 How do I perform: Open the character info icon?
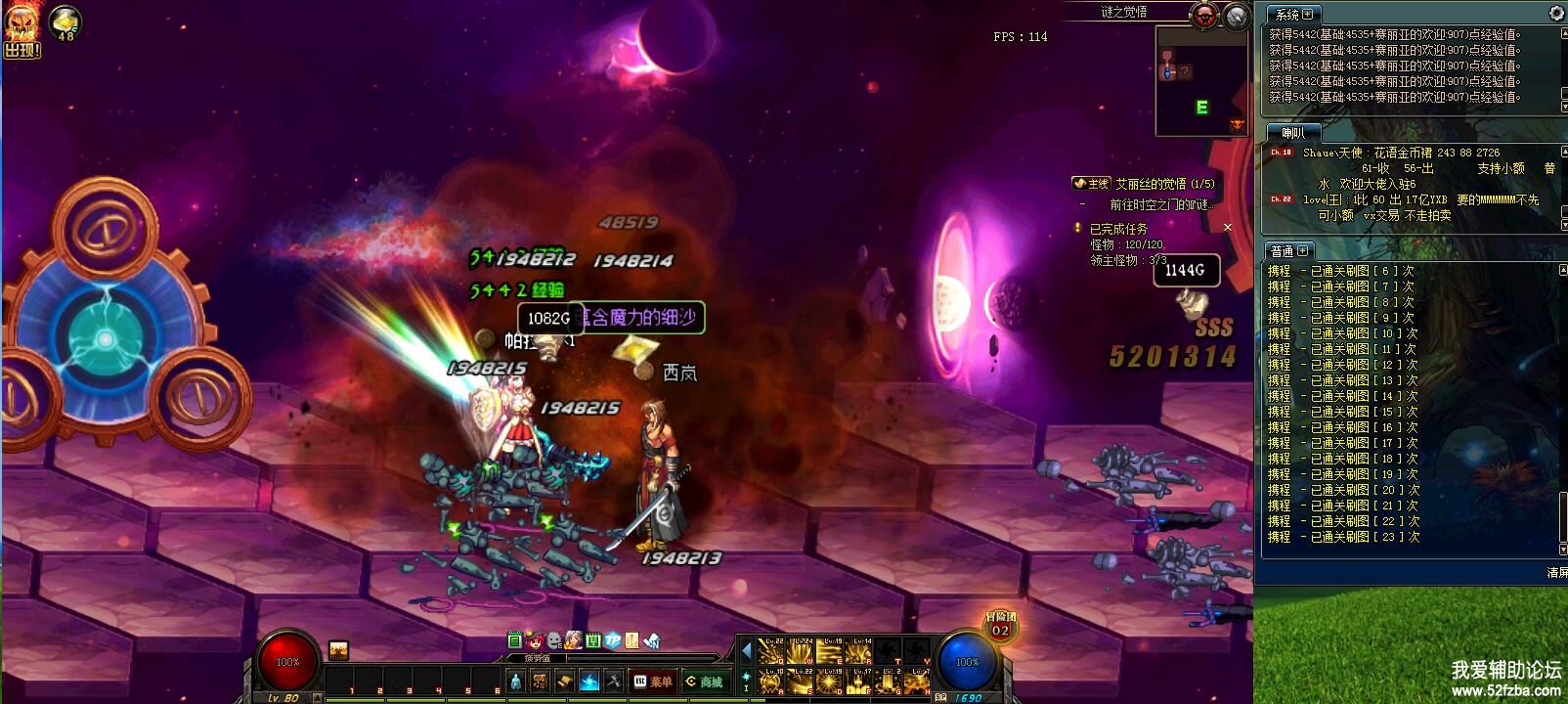pyautogui.click(x=516, y=682)
